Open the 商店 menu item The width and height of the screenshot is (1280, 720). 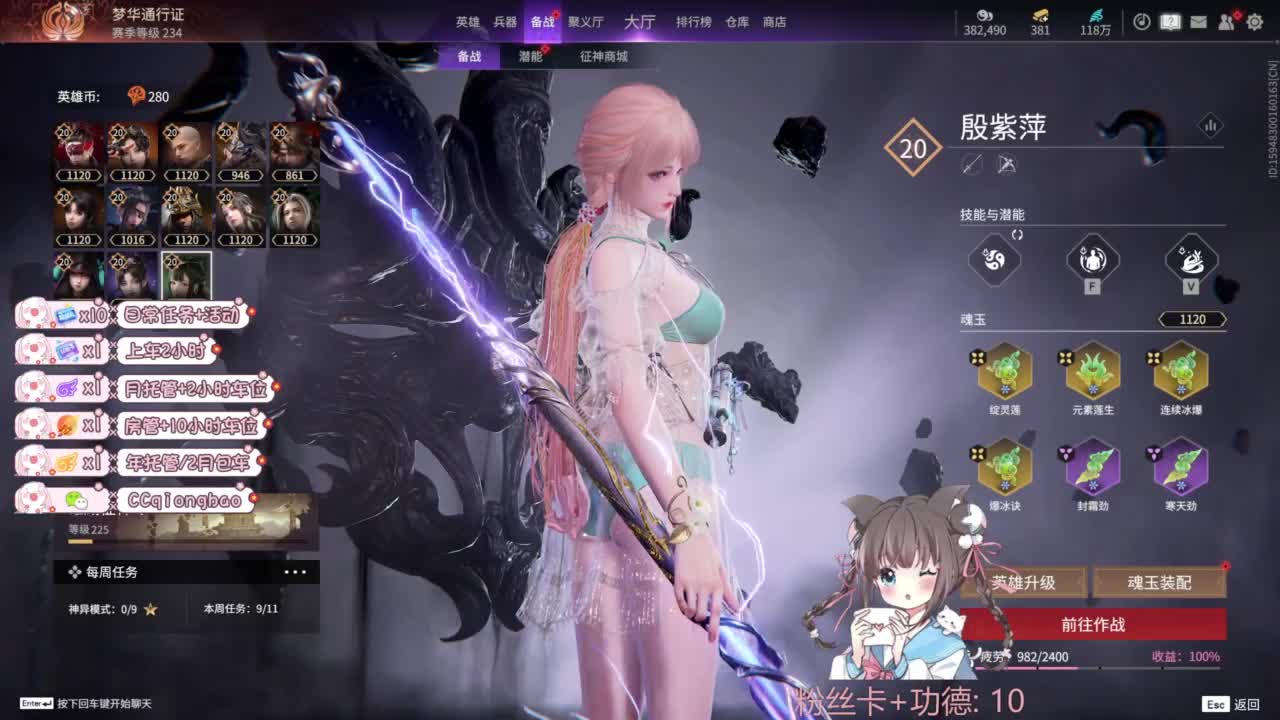click(776, 22)
